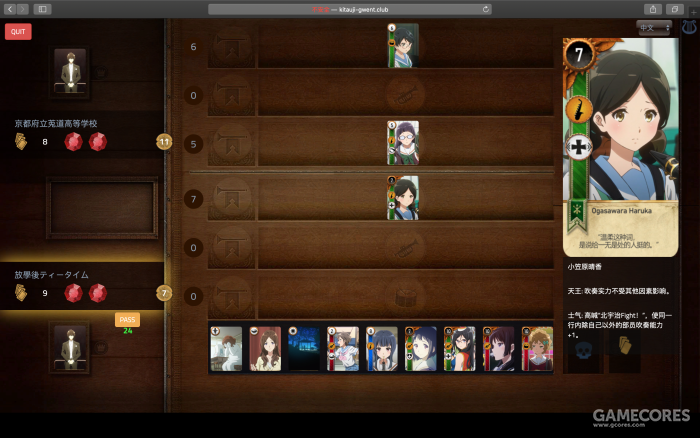Select the opponent's leader card portrait
The height and width of the screenshot is (438, 700).
pos(70,71)
